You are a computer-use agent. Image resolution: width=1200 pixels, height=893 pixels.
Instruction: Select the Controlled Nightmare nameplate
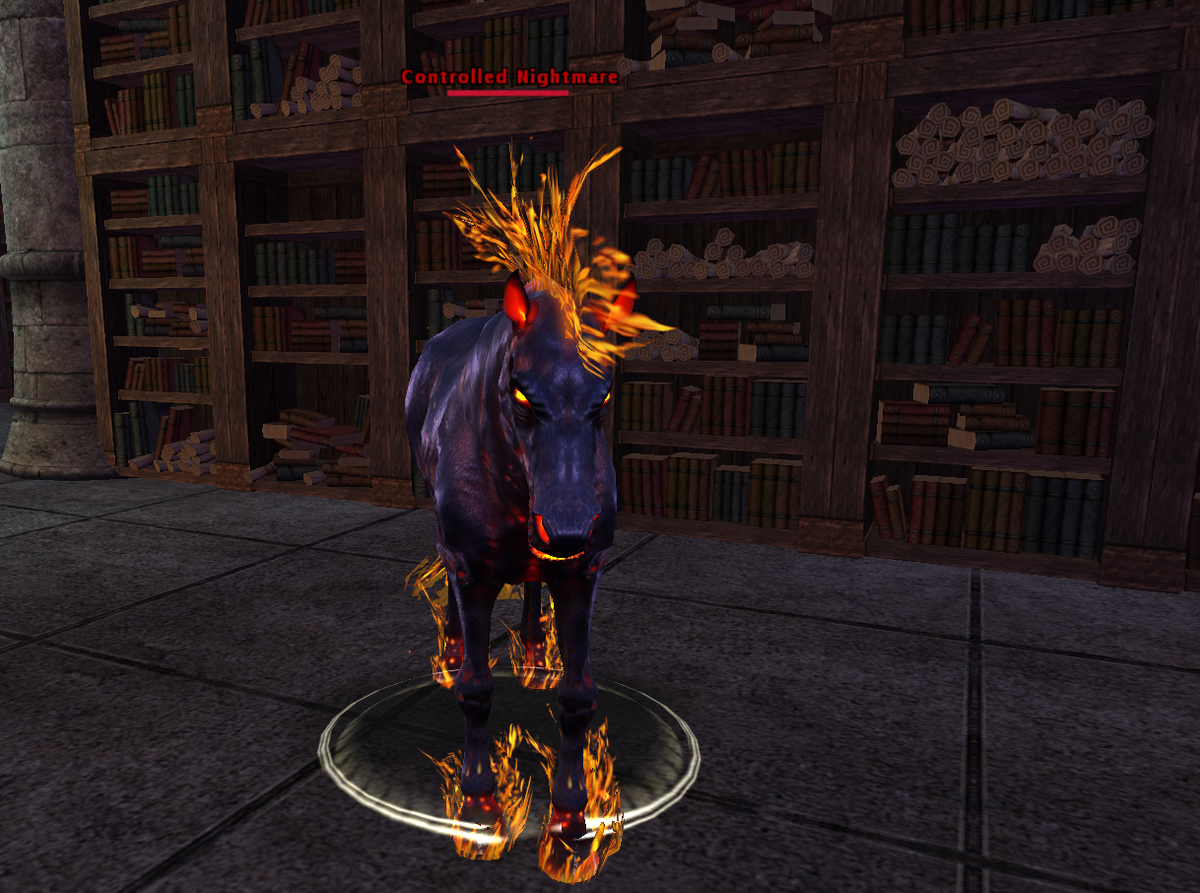pos(509,78)
